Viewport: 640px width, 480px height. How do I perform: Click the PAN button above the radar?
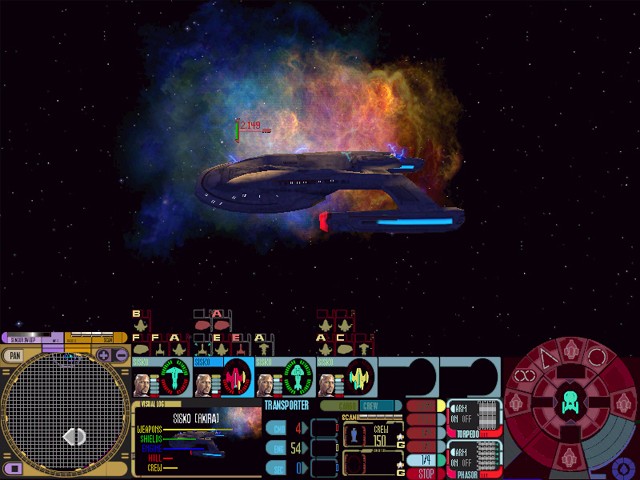tap(15, 355)
